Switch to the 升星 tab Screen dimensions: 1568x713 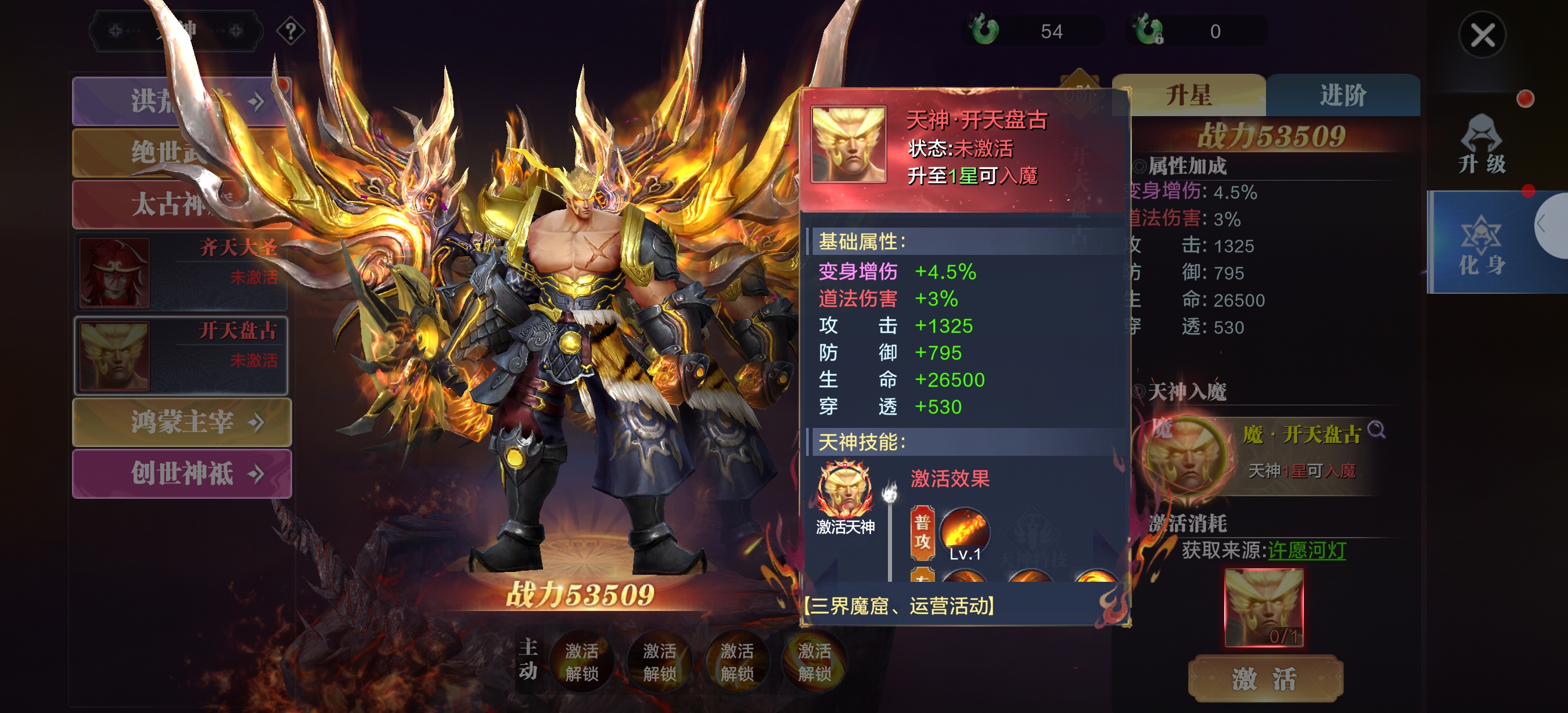click(x=1188, y=96)
